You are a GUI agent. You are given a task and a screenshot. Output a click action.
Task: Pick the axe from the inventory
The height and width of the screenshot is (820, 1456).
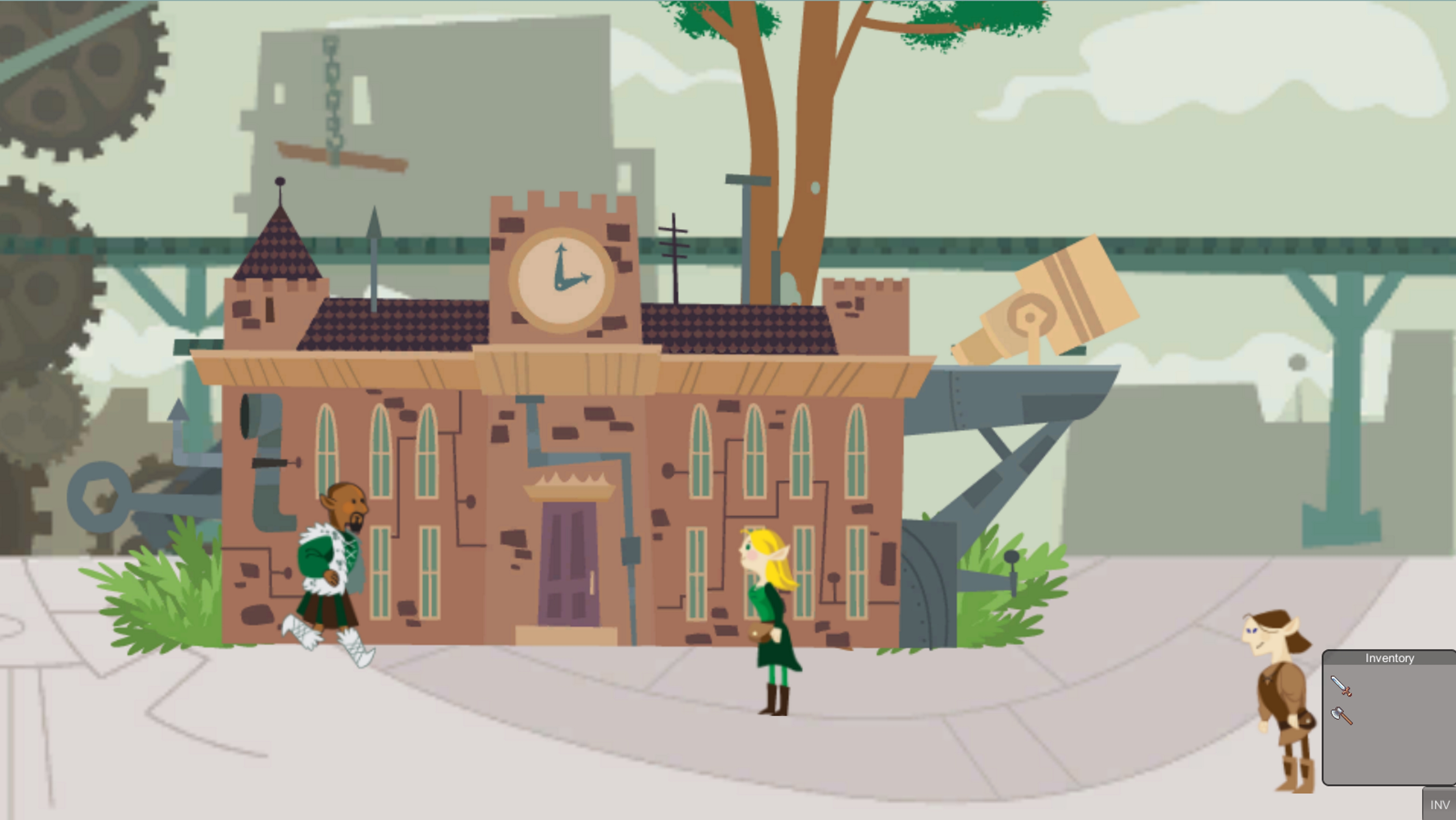click(x=1342, y=716)
